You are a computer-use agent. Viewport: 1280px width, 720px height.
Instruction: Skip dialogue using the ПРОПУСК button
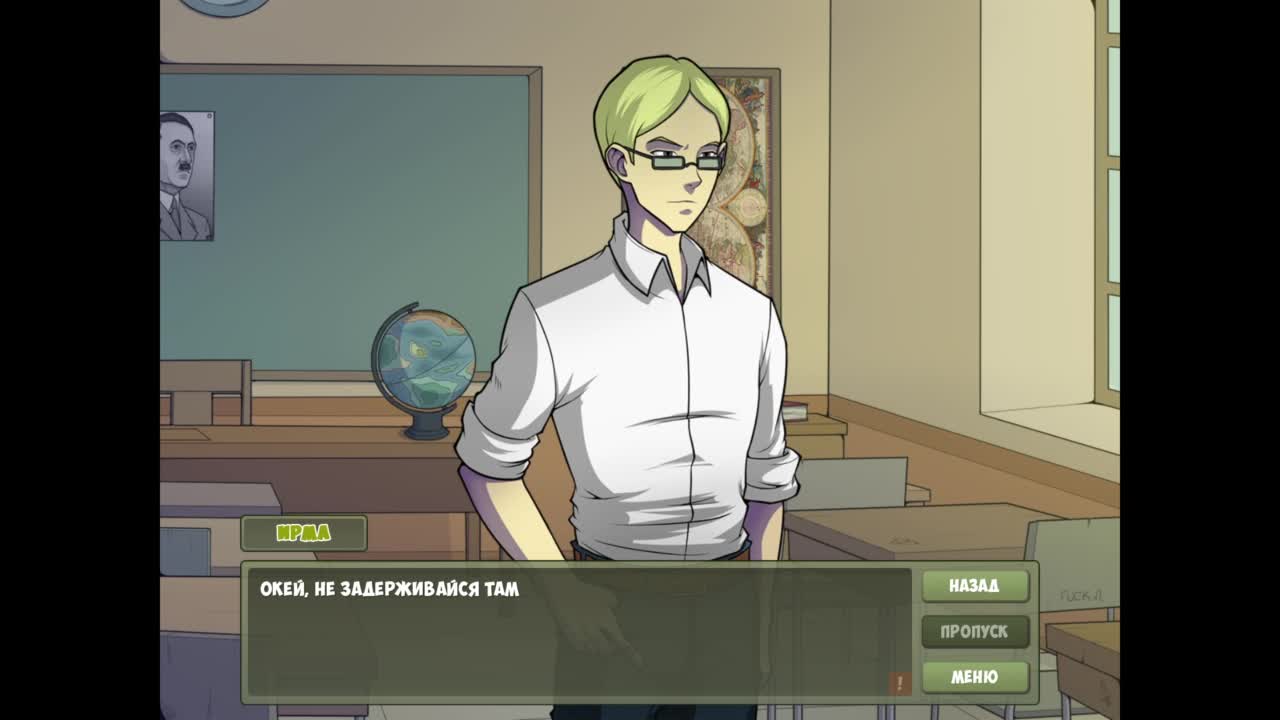tap(975, 632)
